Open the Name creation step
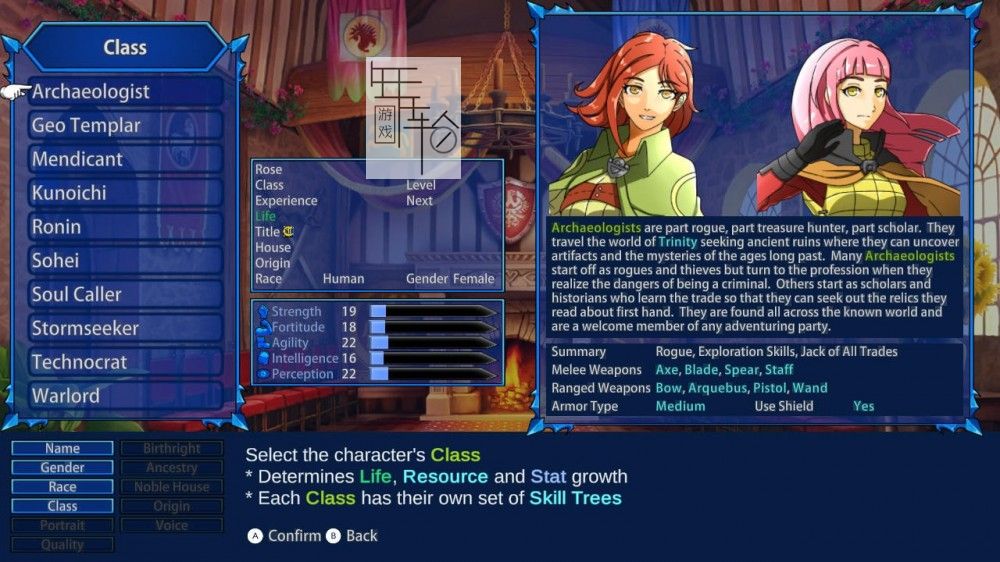 pos(62,449)
